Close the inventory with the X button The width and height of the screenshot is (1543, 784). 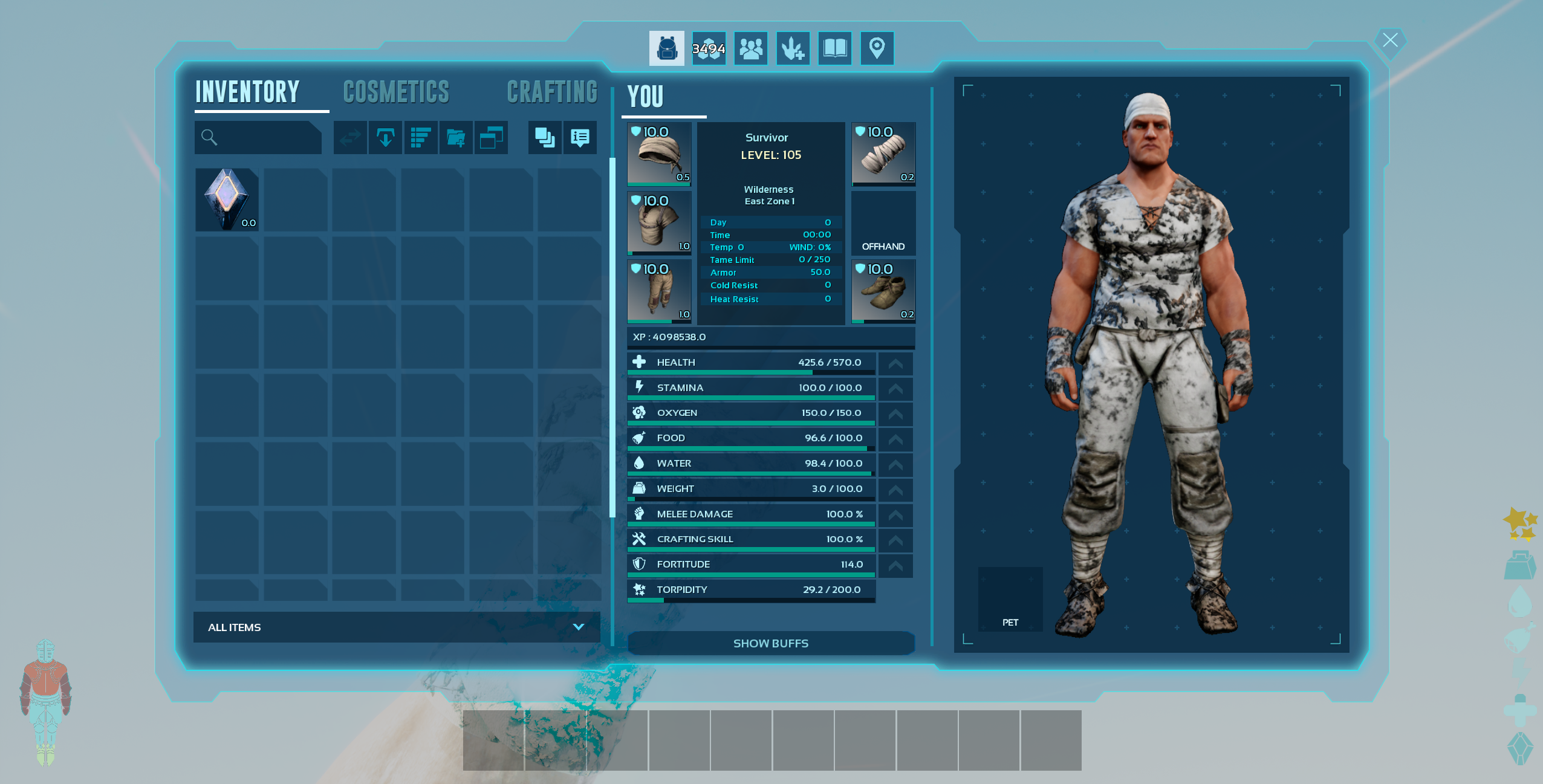tap(1390, 40)
